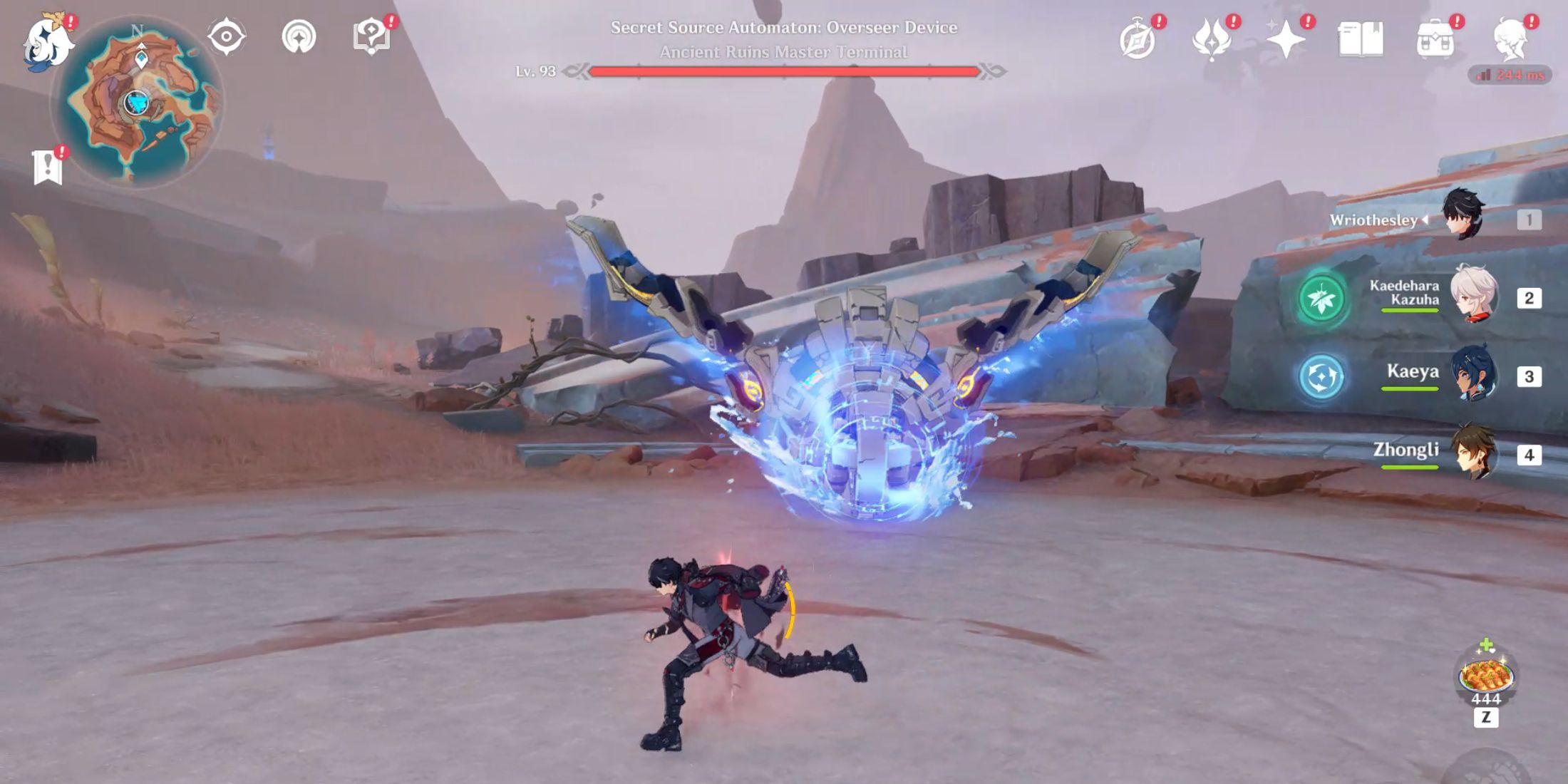The height and width of the screenshot is (784, 1568).
Task: Open the quest journal on left edge
Action: pos(46,167)
